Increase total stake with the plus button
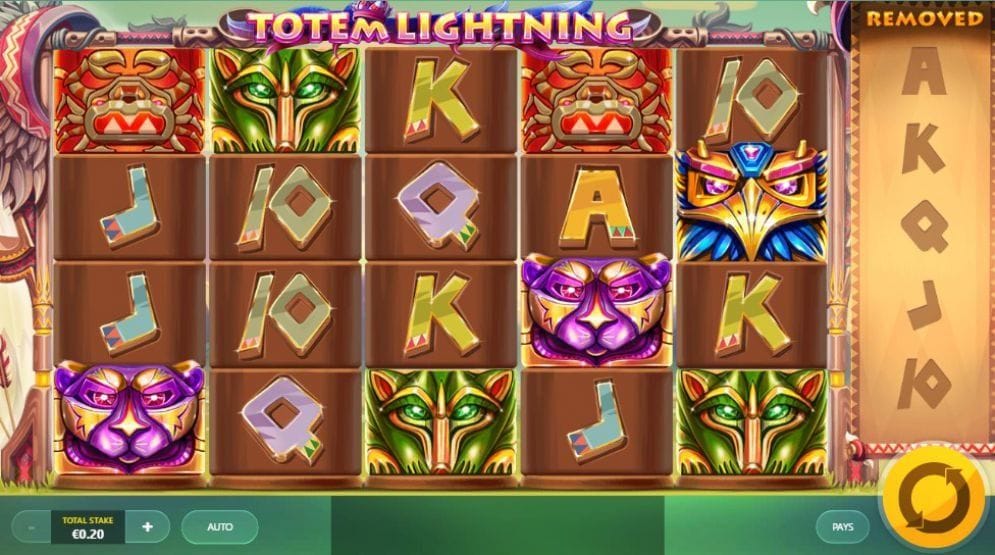The image size is (995, 555). (x=148, y=526)
